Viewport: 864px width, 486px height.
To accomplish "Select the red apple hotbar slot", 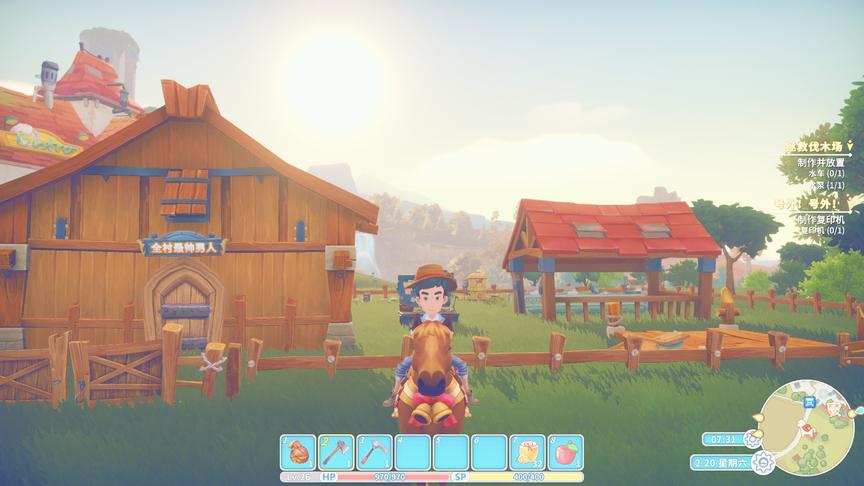I will tap(565, 452).
